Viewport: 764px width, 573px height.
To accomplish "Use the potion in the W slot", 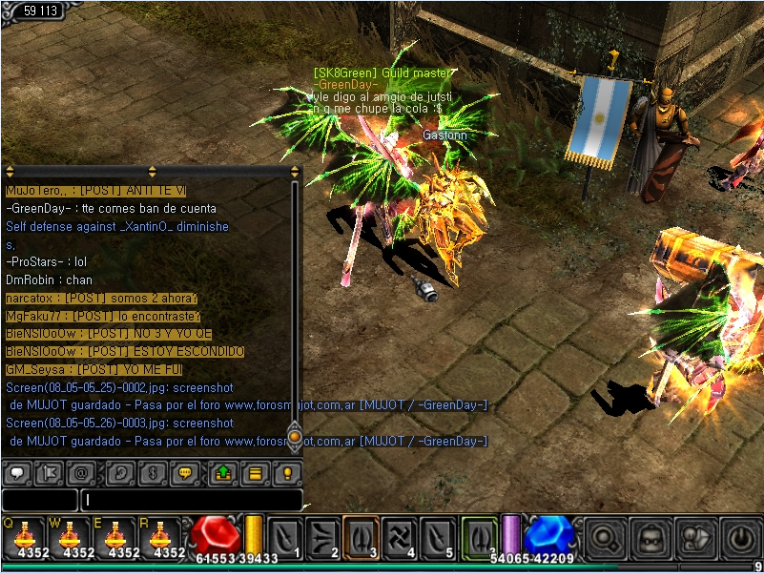I will [x=68, y=537].
